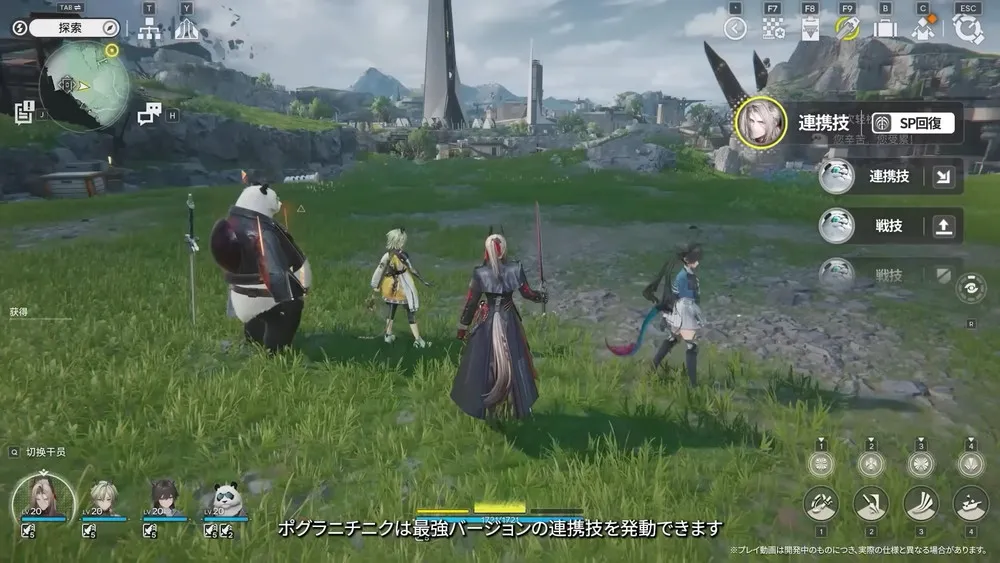Open the operator icon with orange marker
This screenshot has width=1000, height=563.
[x=923, y=28]
